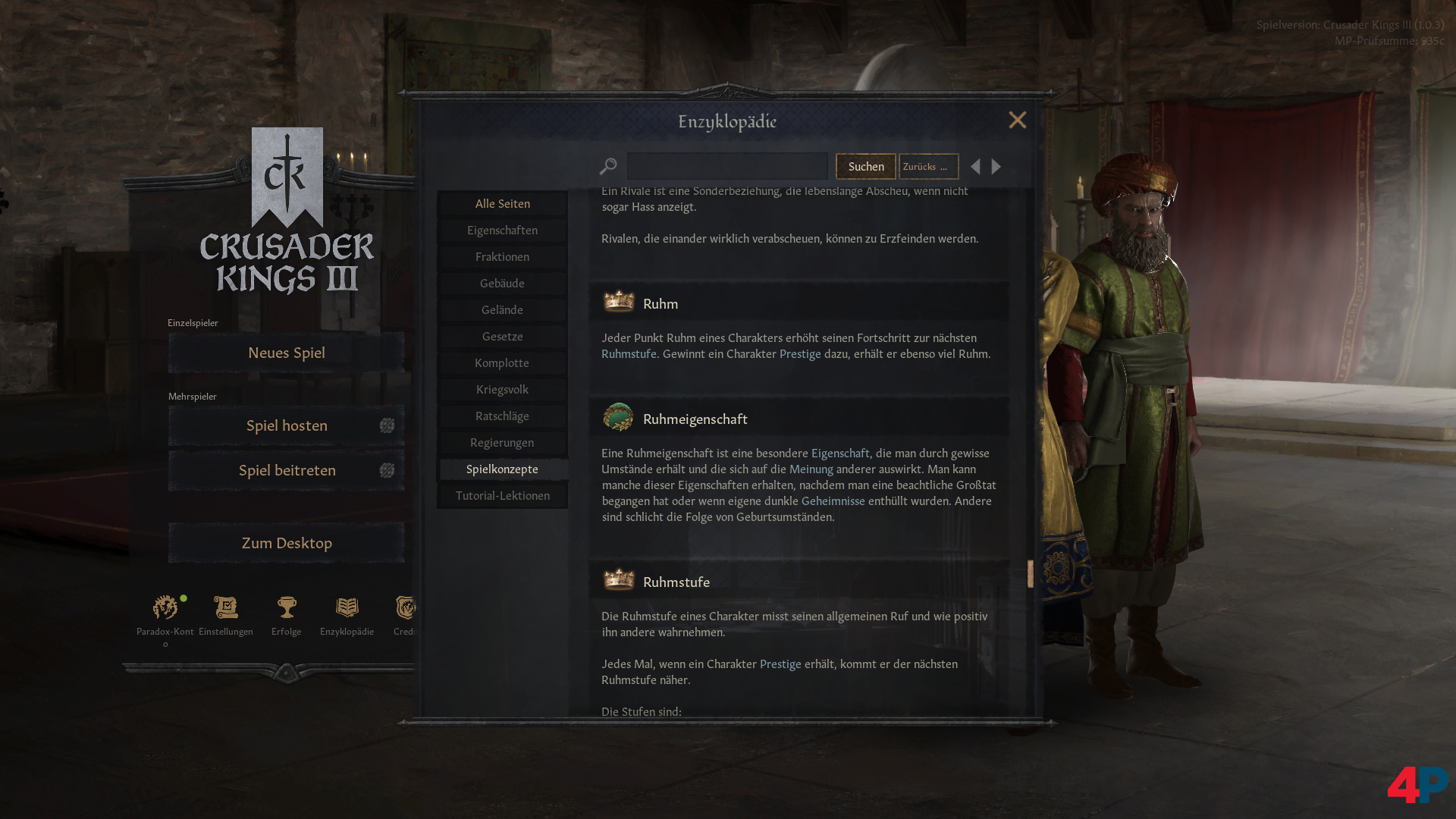Click the search magnifying glass icon

608,165
